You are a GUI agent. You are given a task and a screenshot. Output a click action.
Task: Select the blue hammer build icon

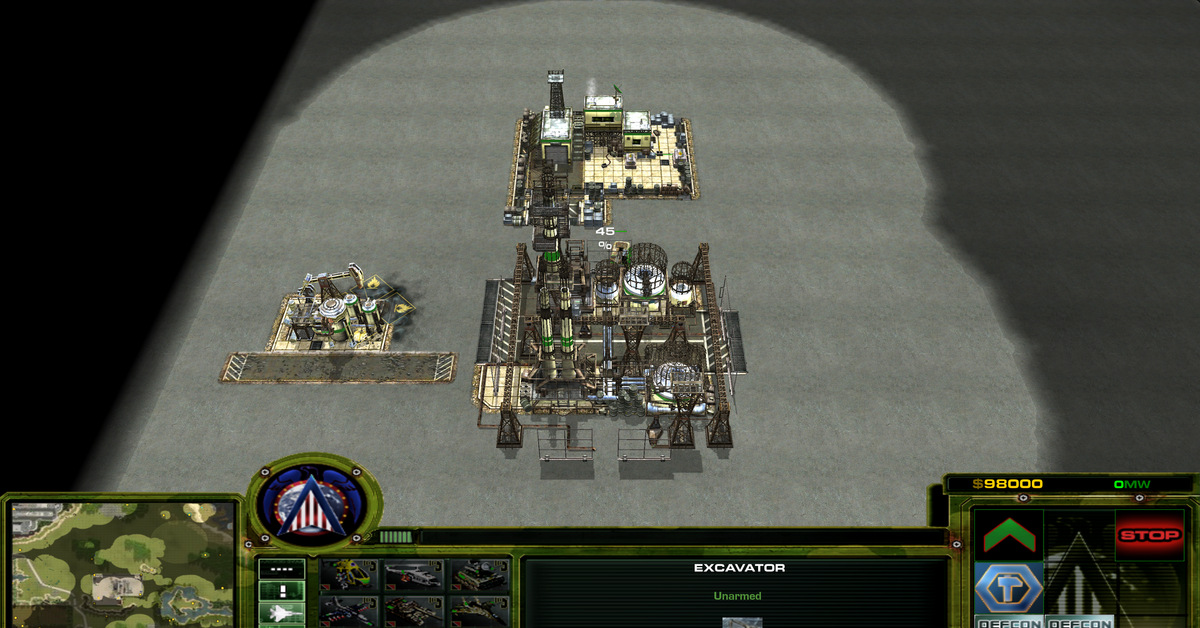[1009, 586]
